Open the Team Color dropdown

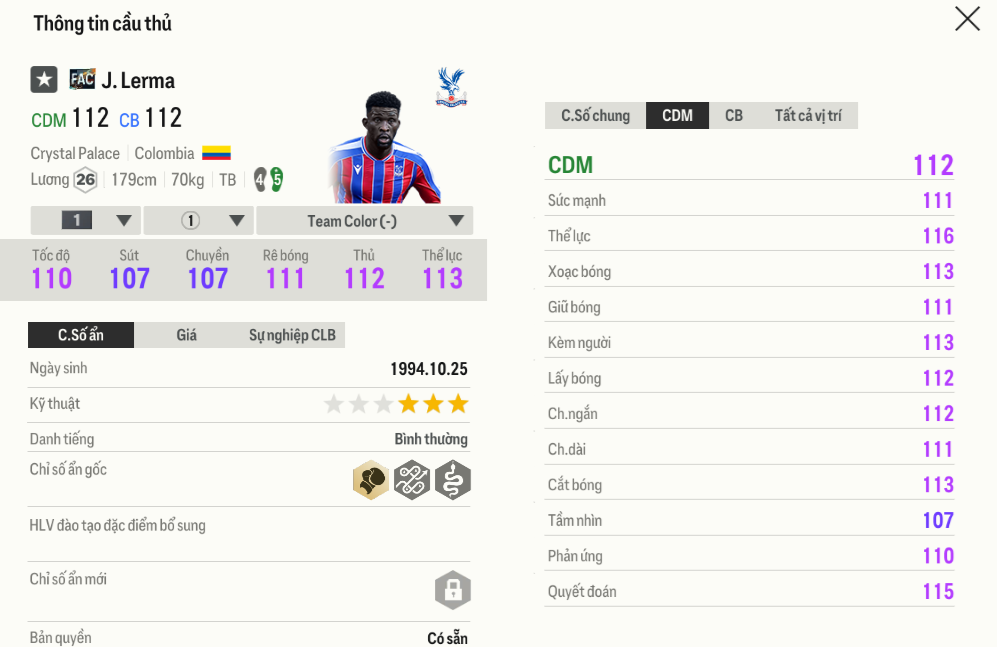coord(364,221)
